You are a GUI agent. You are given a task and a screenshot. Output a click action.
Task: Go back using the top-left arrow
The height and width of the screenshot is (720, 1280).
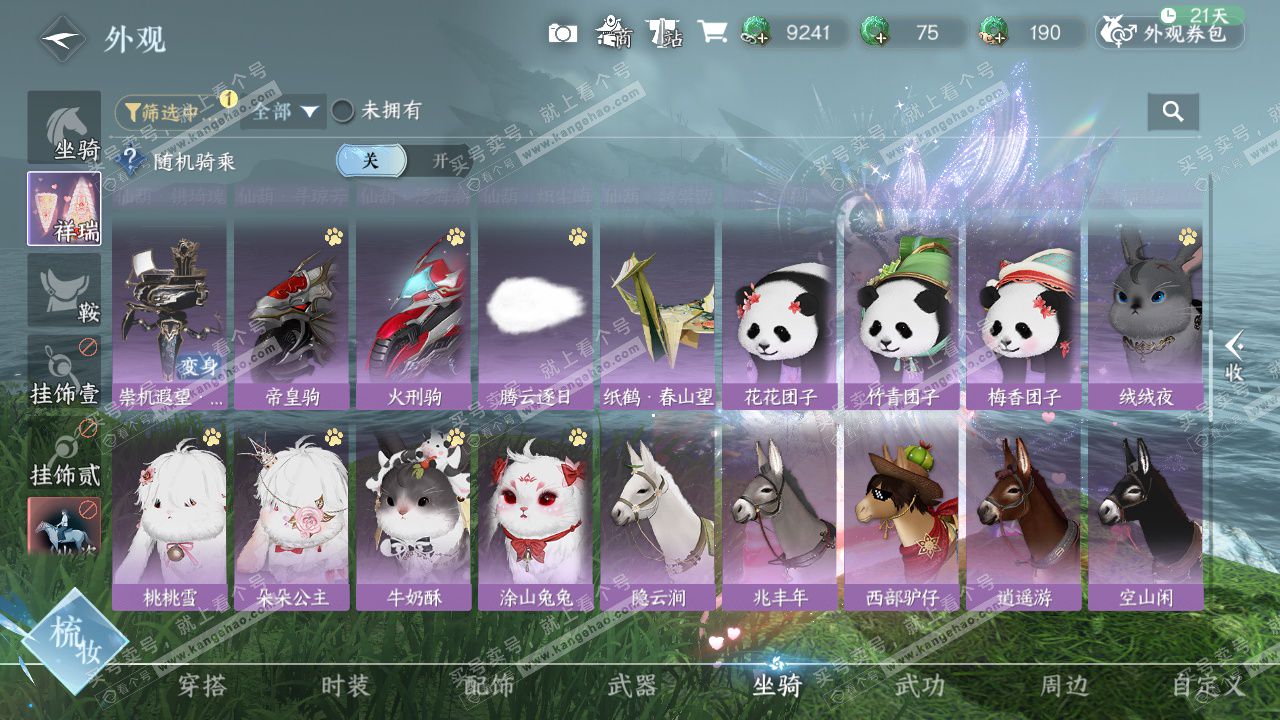coord(62,39)
